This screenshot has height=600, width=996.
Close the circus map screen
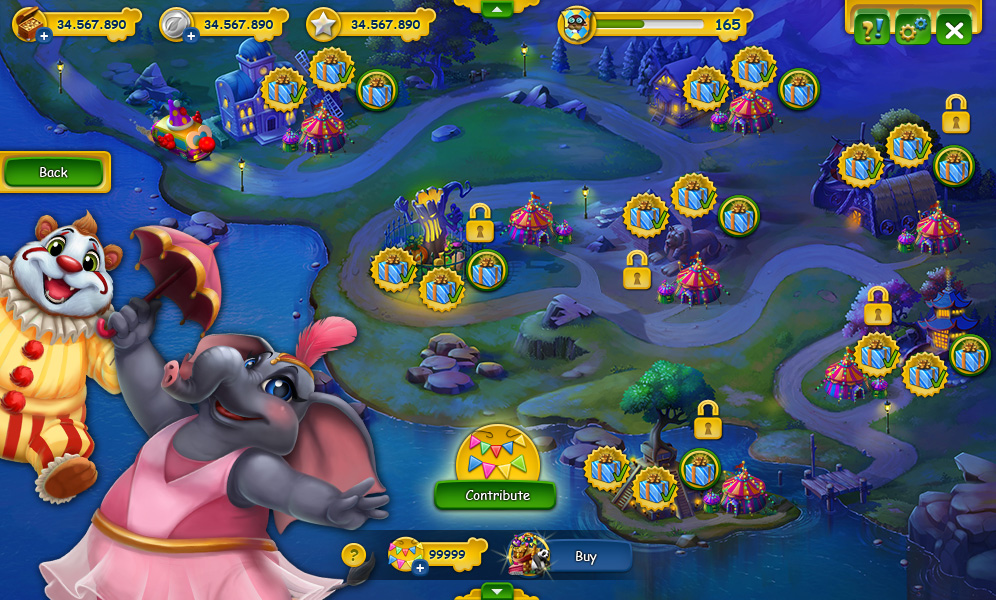point(953,30)
